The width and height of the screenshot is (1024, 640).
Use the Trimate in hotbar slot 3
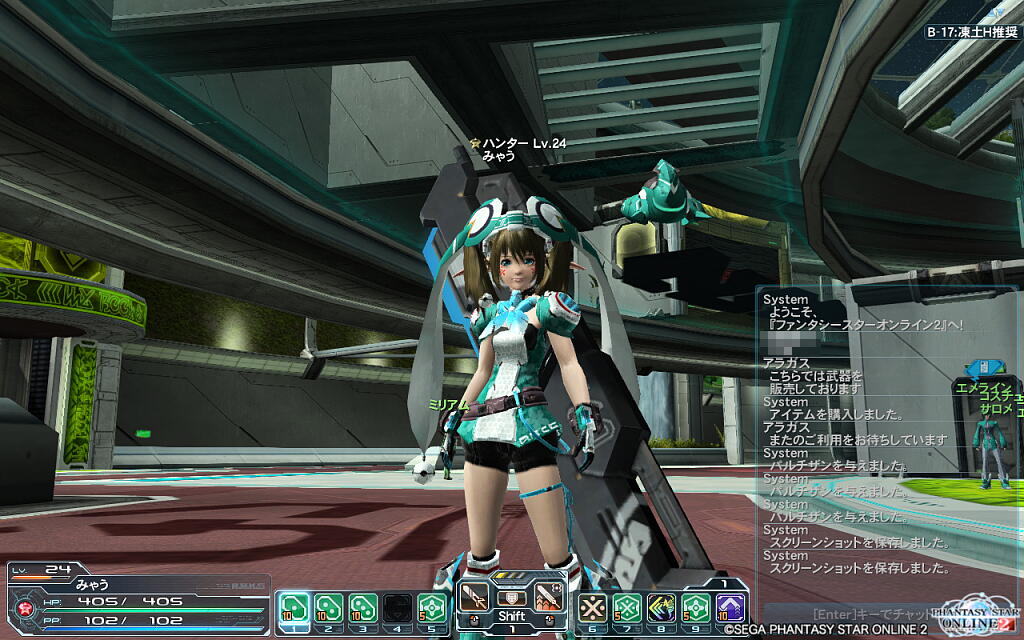(x=362, y=607)
